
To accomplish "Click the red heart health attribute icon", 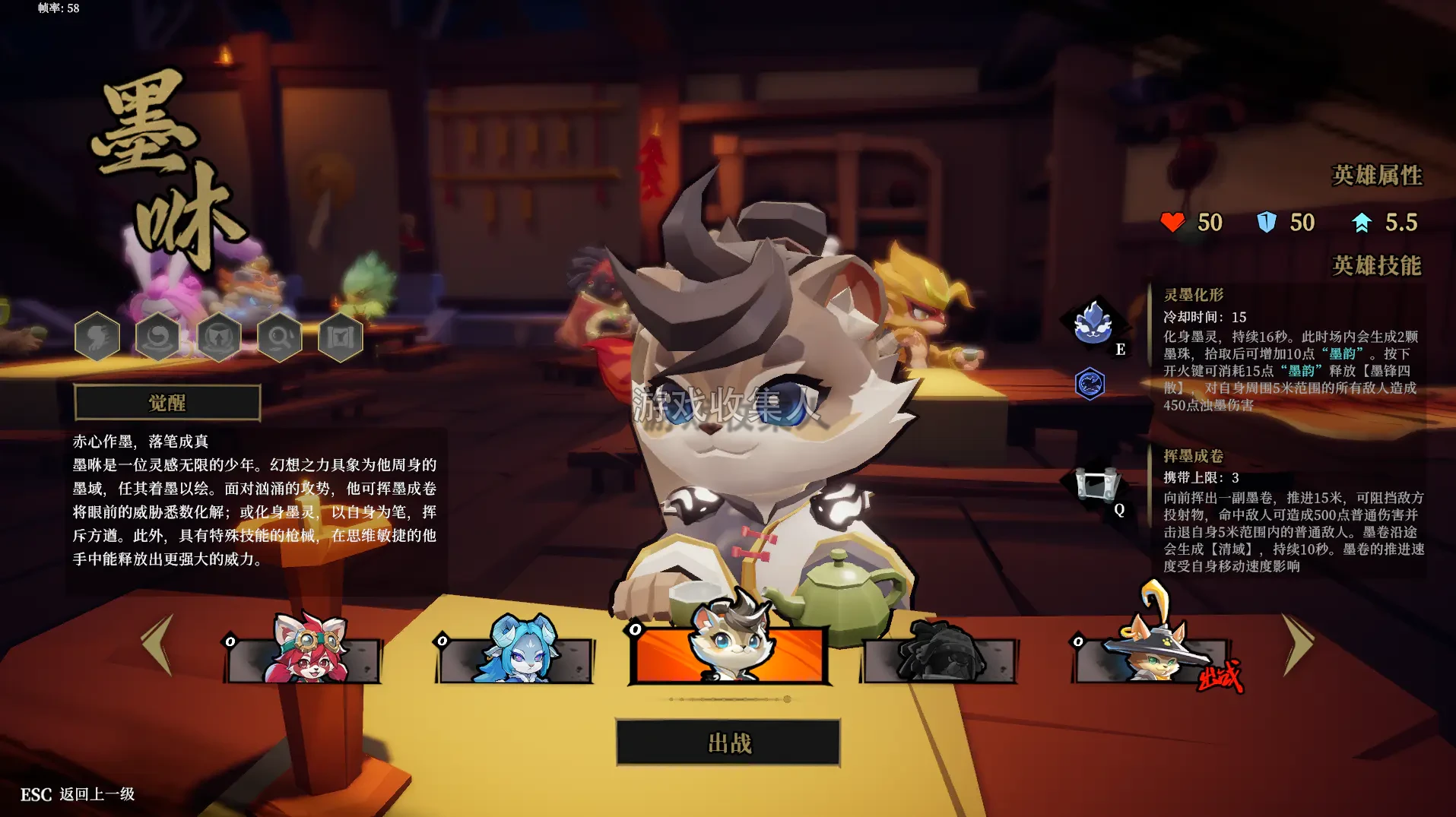I will coord(1174,222).
